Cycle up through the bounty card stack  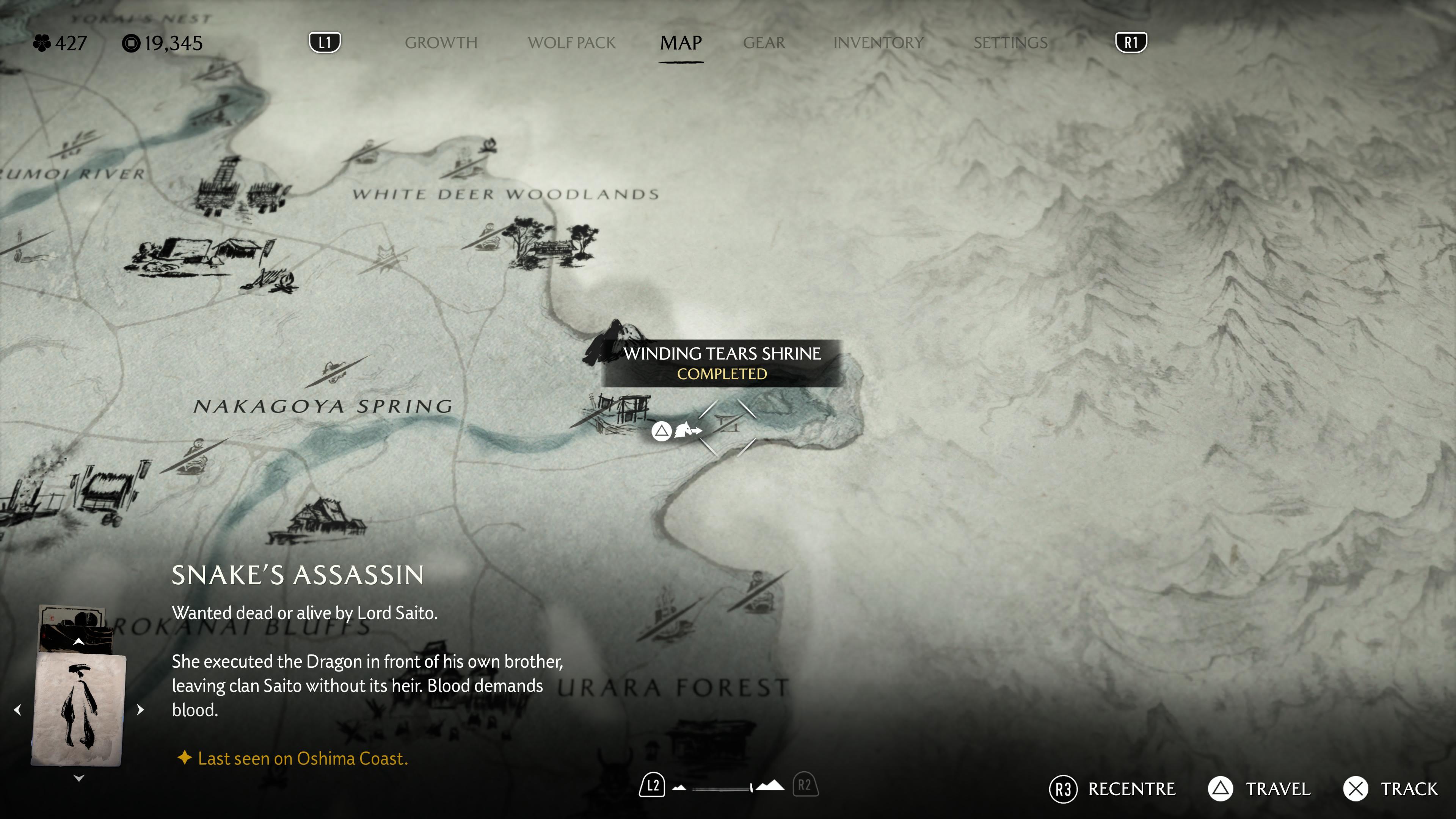coord(78,642)
